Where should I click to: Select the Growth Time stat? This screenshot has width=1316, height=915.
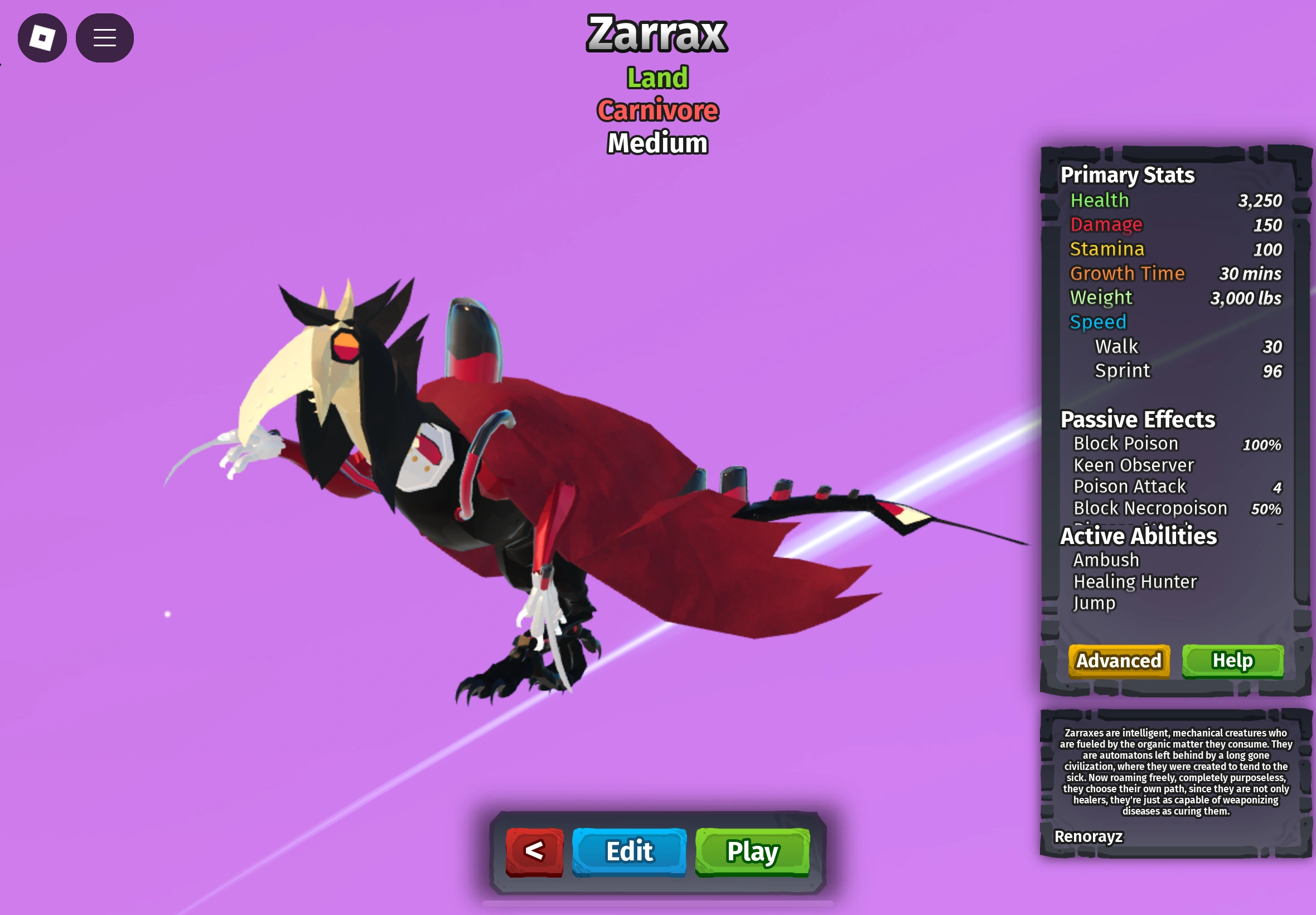point(1128,273)
